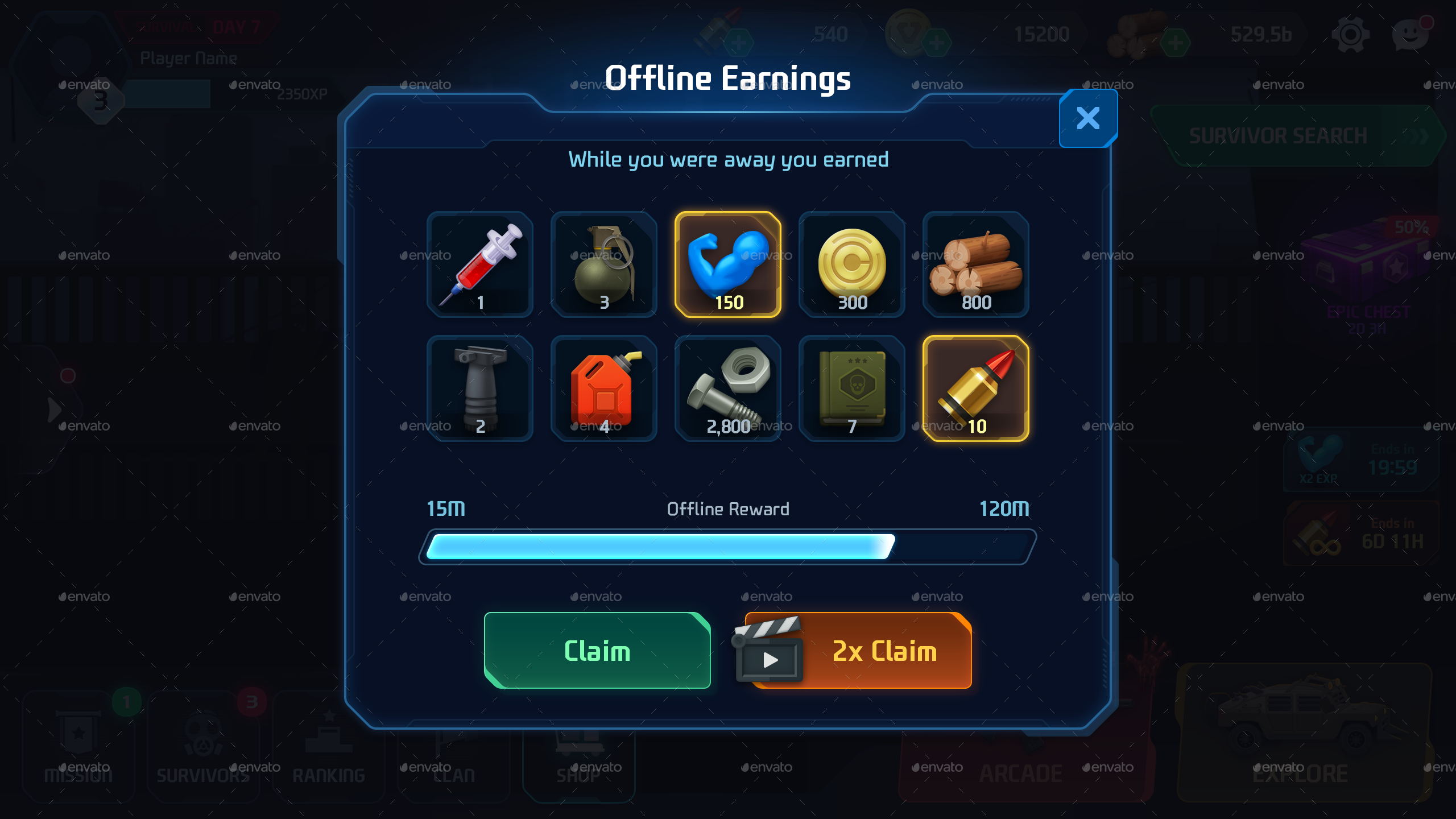
Task: Select the fuel can reward of 4
Action: [x=604, y=388]
